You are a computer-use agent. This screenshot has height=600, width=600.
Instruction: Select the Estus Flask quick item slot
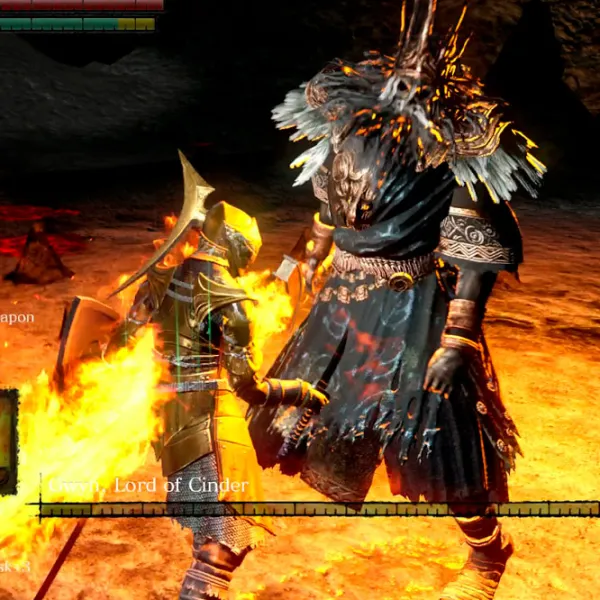[x=7, y=441]
